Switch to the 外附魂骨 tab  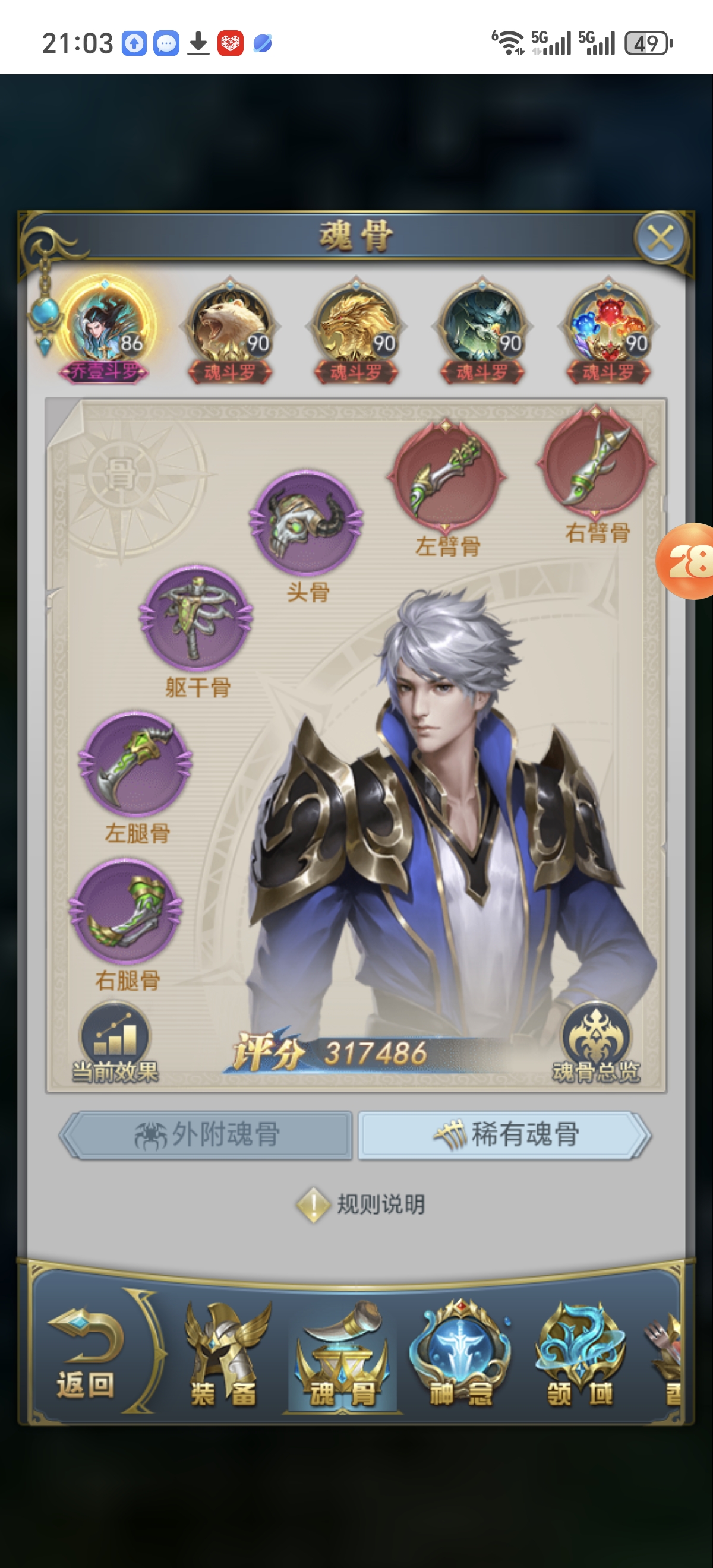207,1134
